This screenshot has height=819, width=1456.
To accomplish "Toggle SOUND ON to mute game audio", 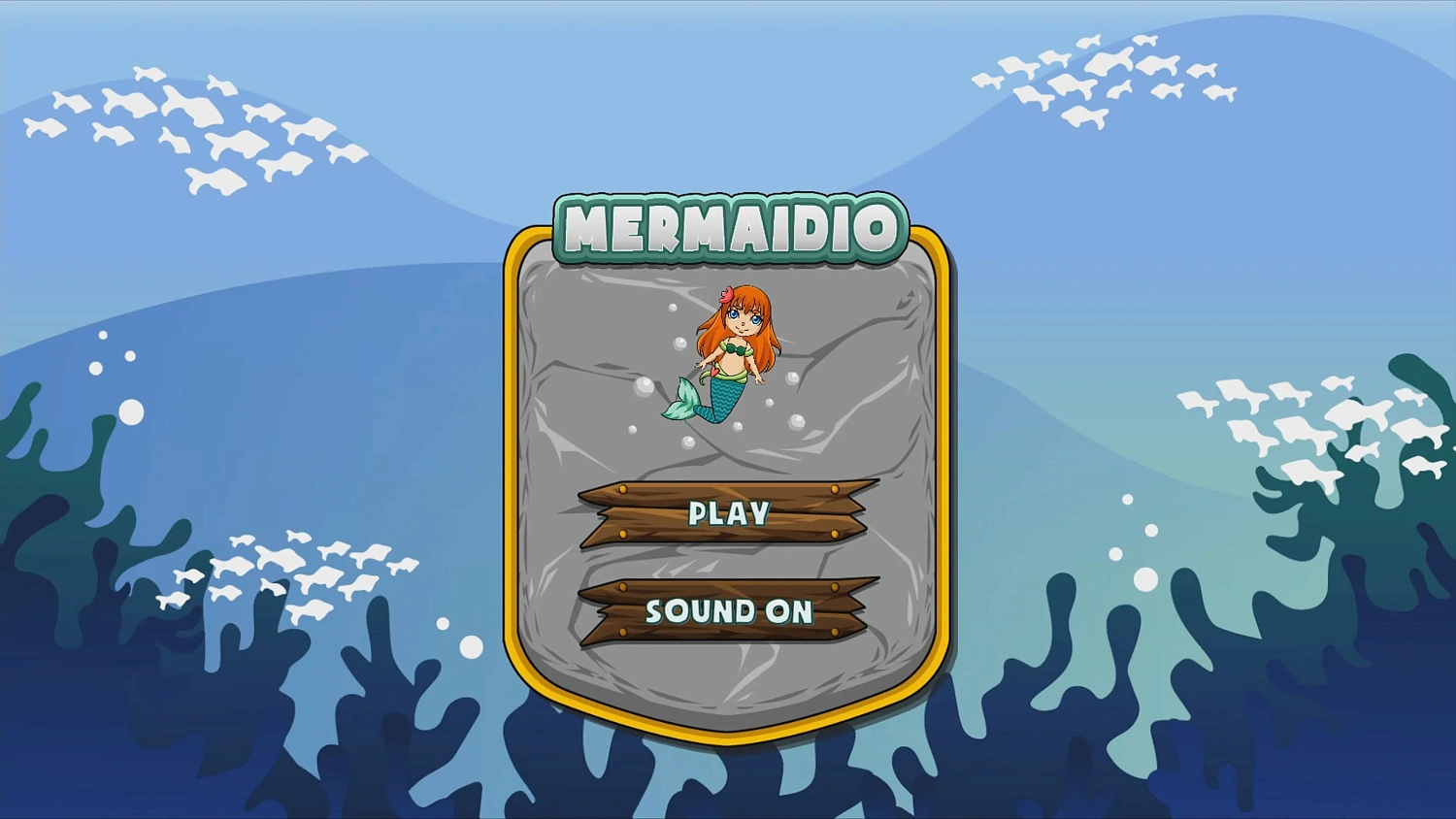I will point(730,611).
